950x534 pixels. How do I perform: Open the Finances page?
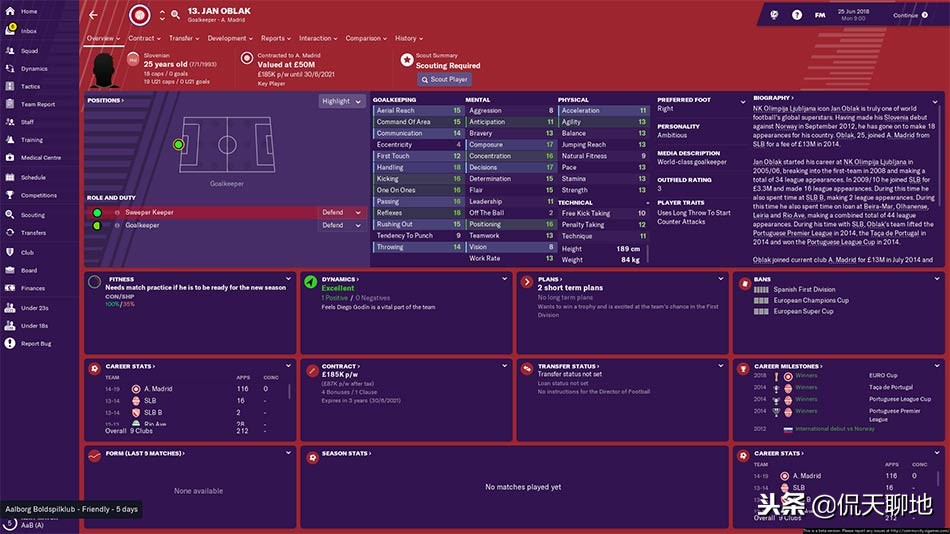[x=32, y=288]
